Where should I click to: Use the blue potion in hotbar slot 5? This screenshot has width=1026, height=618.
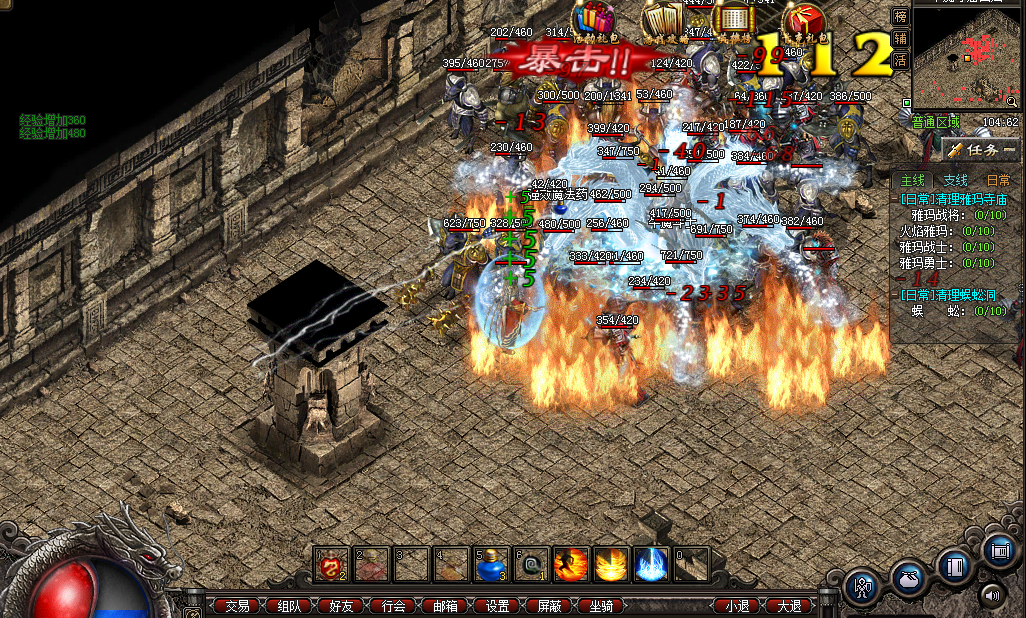click(490, 565)
